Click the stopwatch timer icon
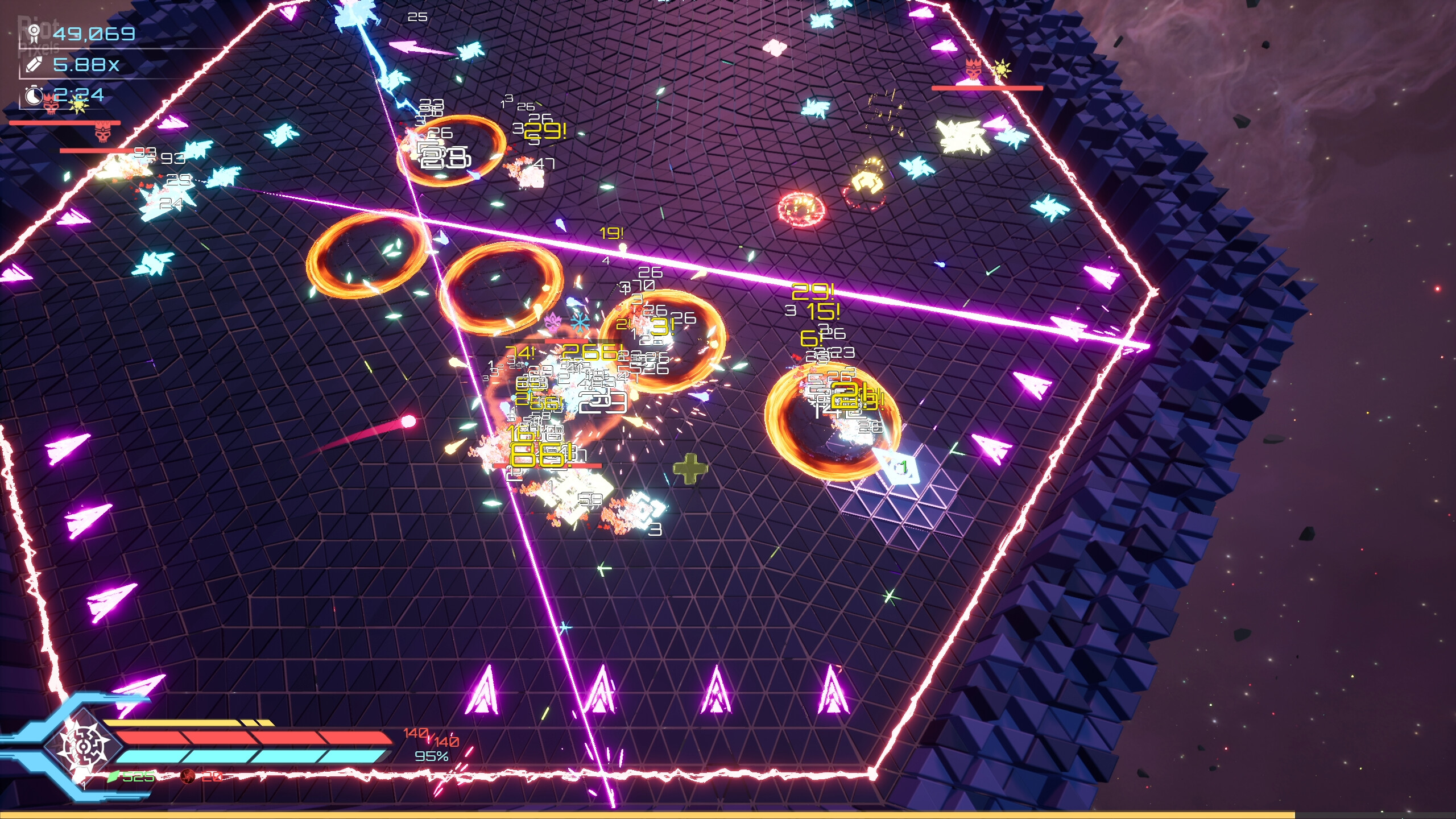The width and height of the screenshot is (1456, 819). point(34,95)
